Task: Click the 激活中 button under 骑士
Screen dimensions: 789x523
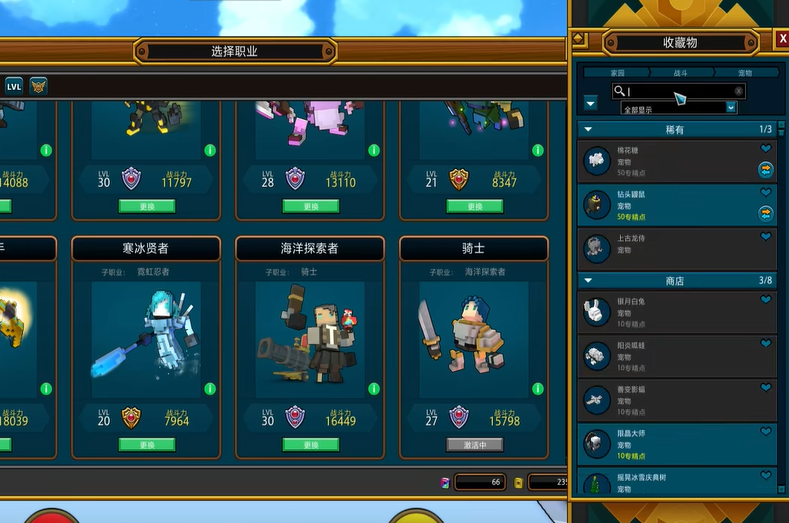Action: pos(474,445)
